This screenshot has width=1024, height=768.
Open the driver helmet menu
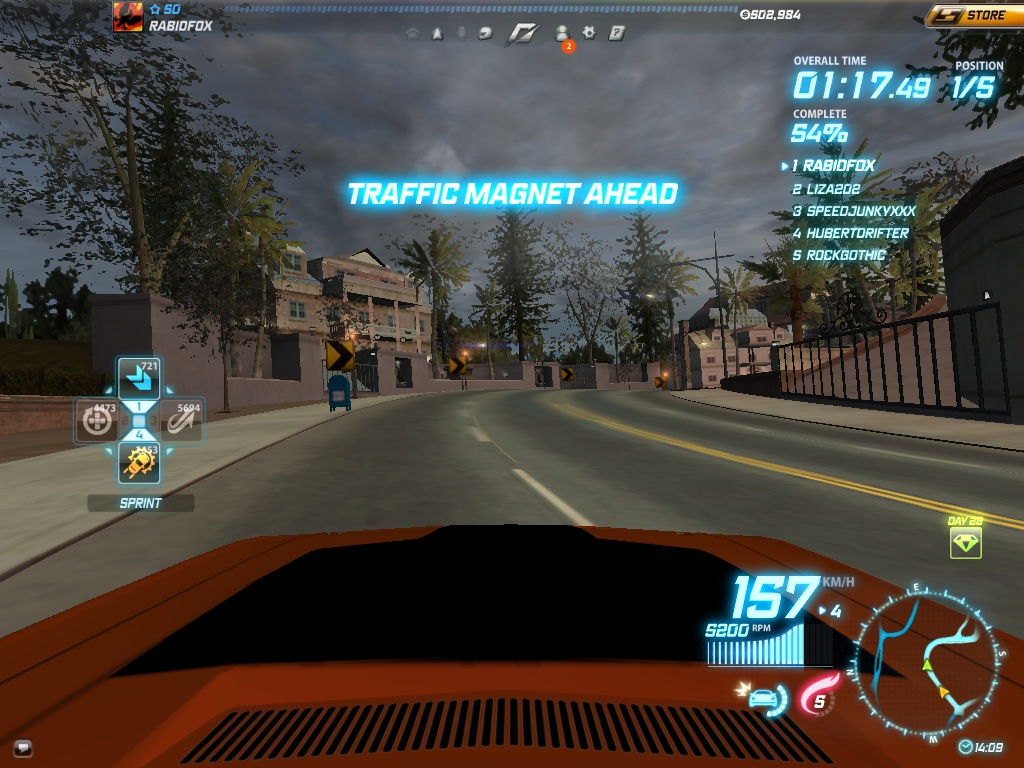[486, 33]
